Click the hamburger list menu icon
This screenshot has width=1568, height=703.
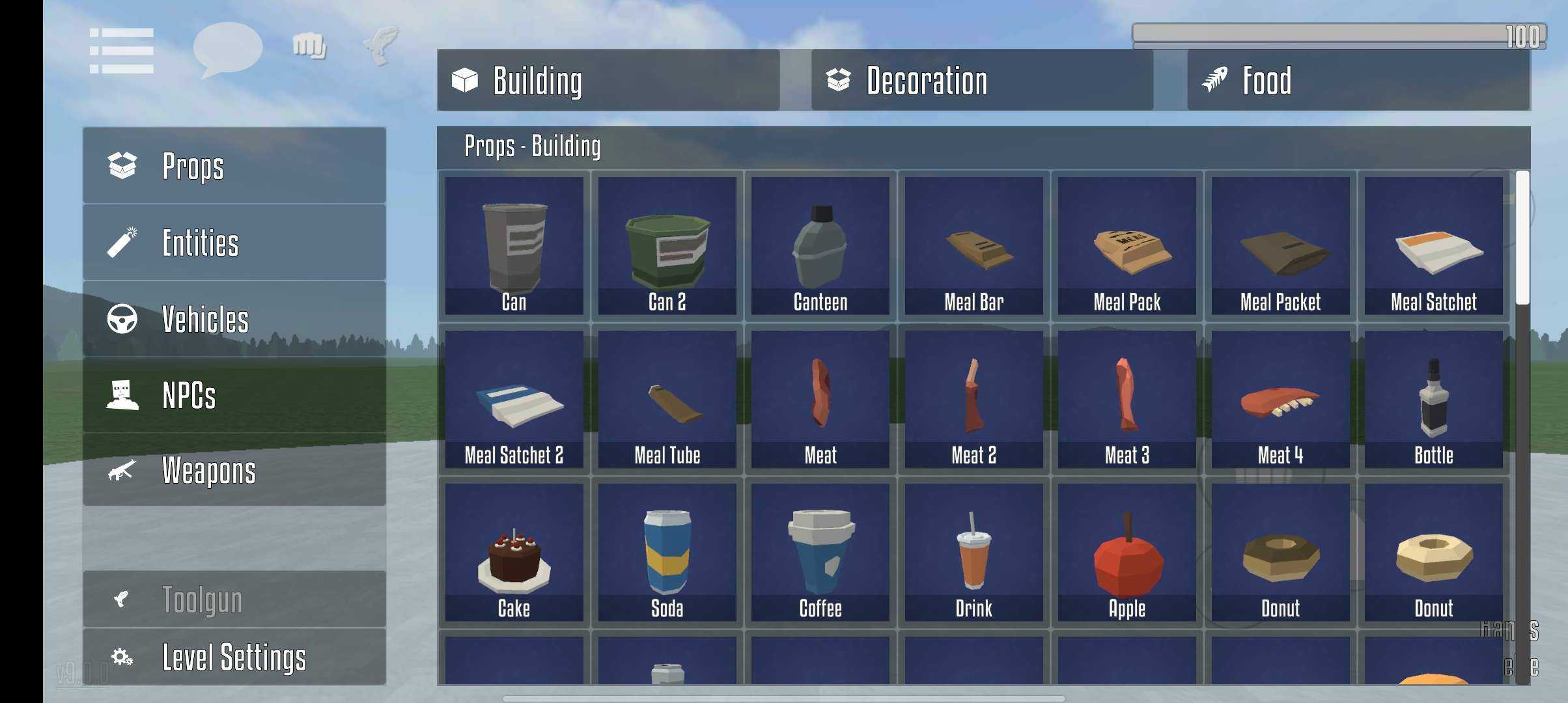122,50
